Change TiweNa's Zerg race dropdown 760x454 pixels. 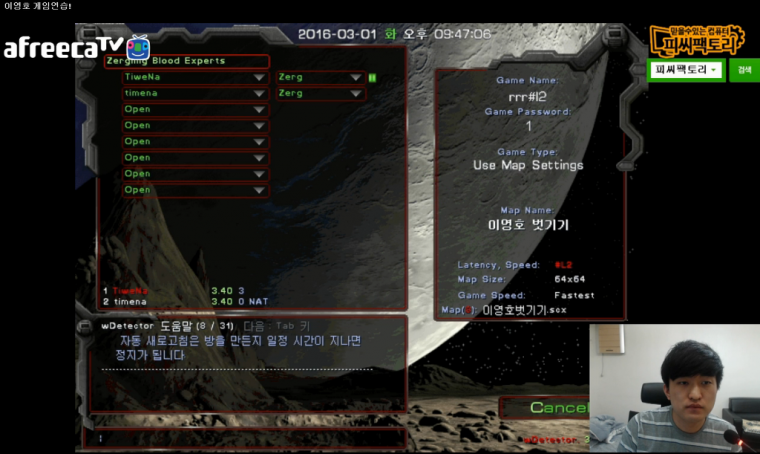[355, 77]
